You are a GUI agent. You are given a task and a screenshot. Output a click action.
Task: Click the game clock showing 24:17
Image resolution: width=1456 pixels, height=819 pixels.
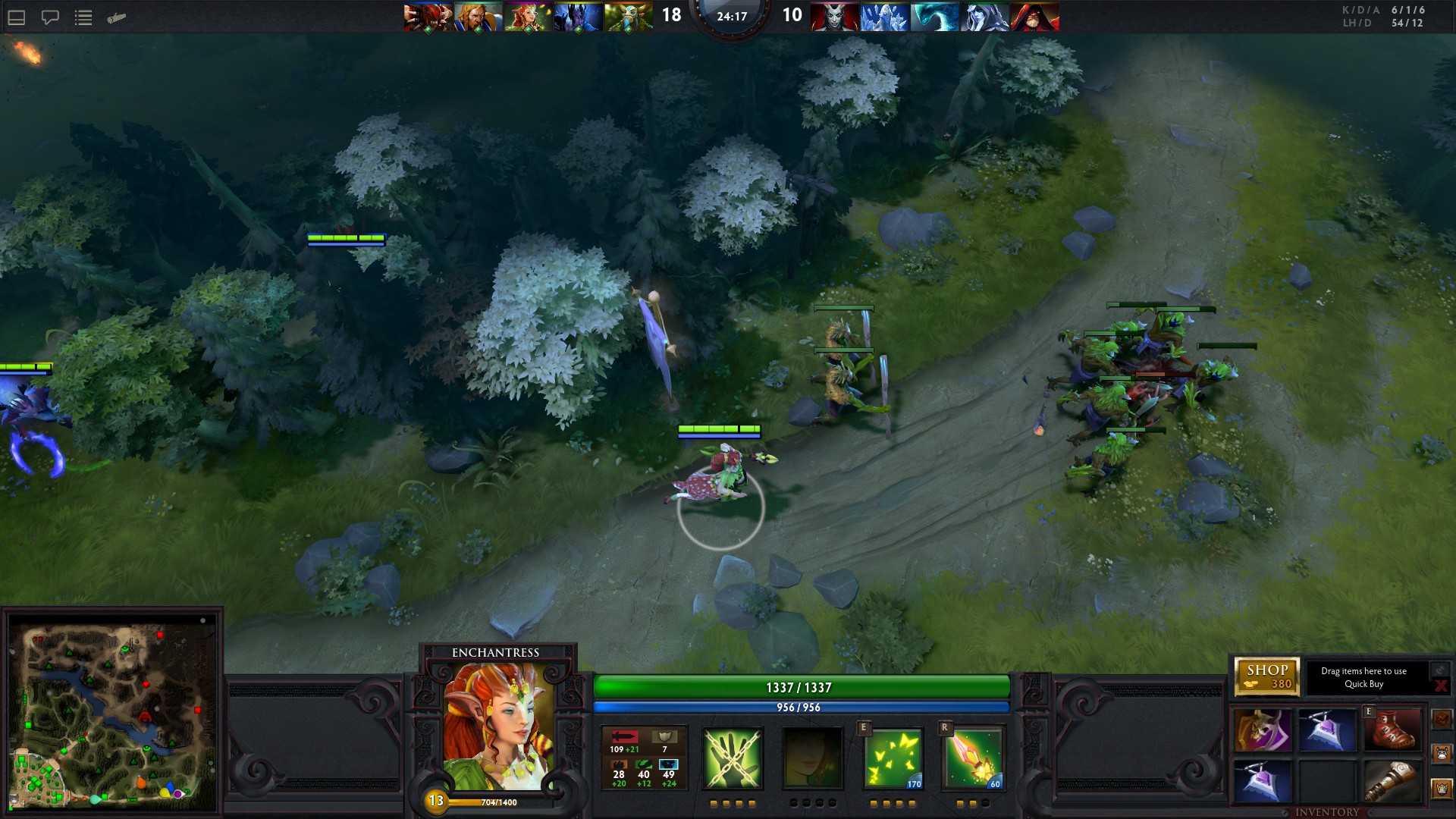pos(730,17)
